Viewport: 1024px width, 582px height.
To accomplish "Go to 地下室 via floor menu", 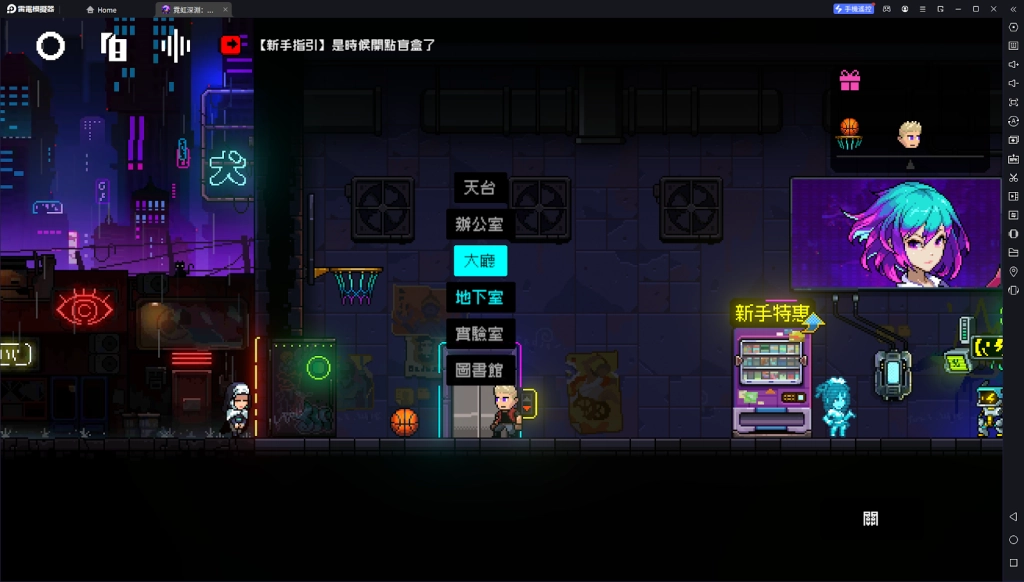I will [480, 297].
